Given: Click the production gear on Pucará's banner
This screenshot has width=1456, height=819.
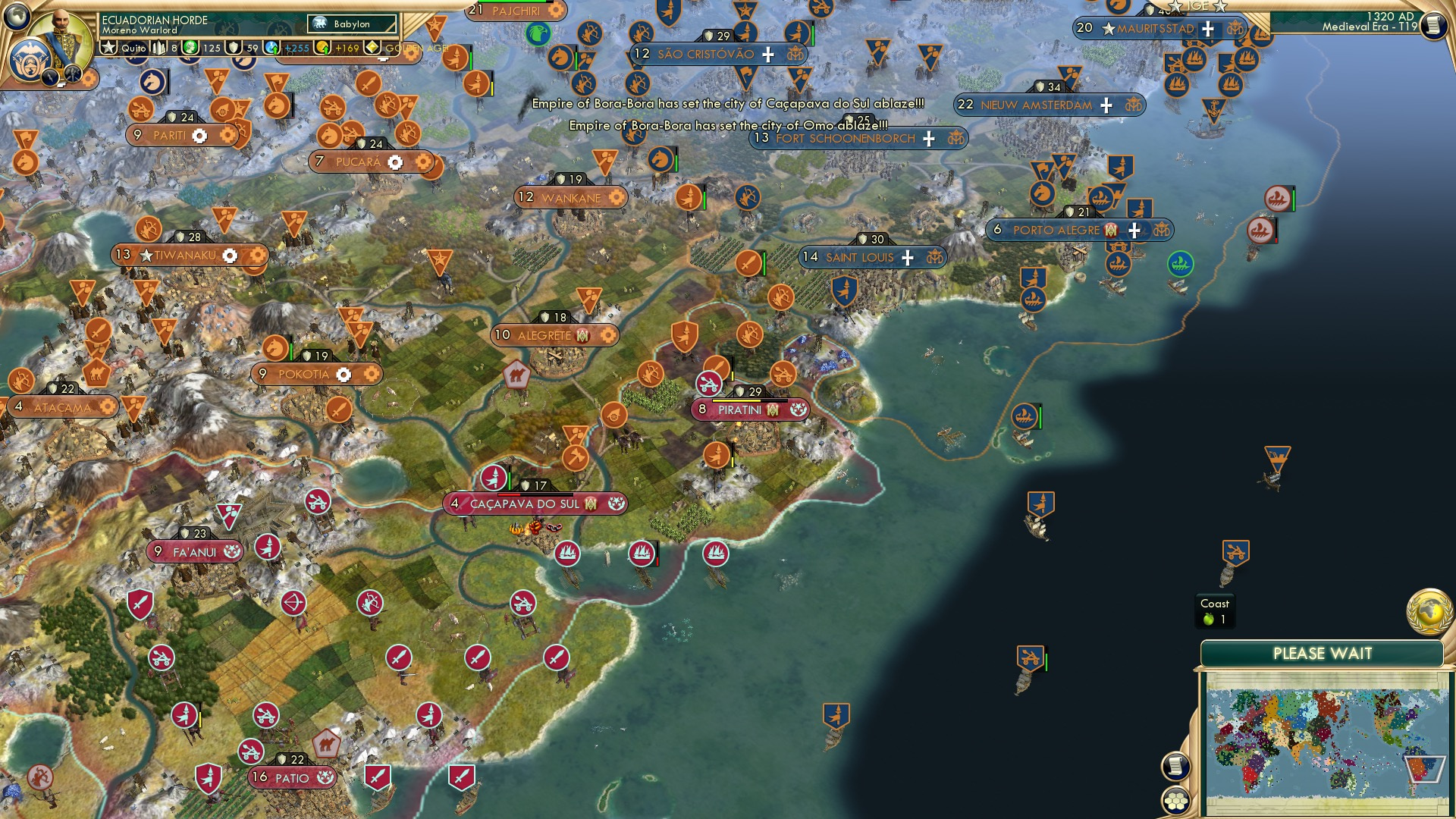Looking at the screenshot, I should click(x=397, y=162).
